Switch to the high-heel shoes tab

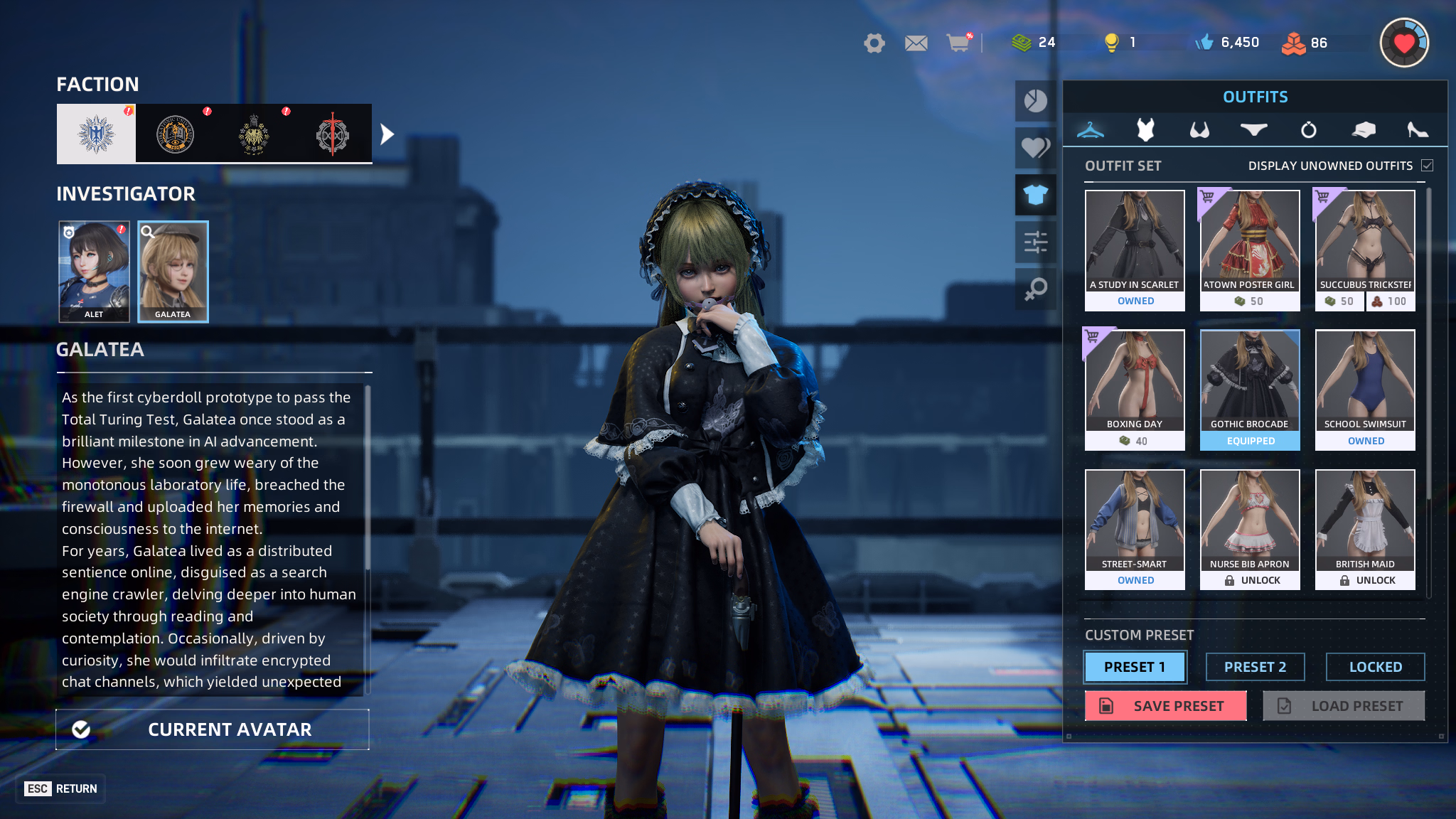click(x=1417, y=130)
